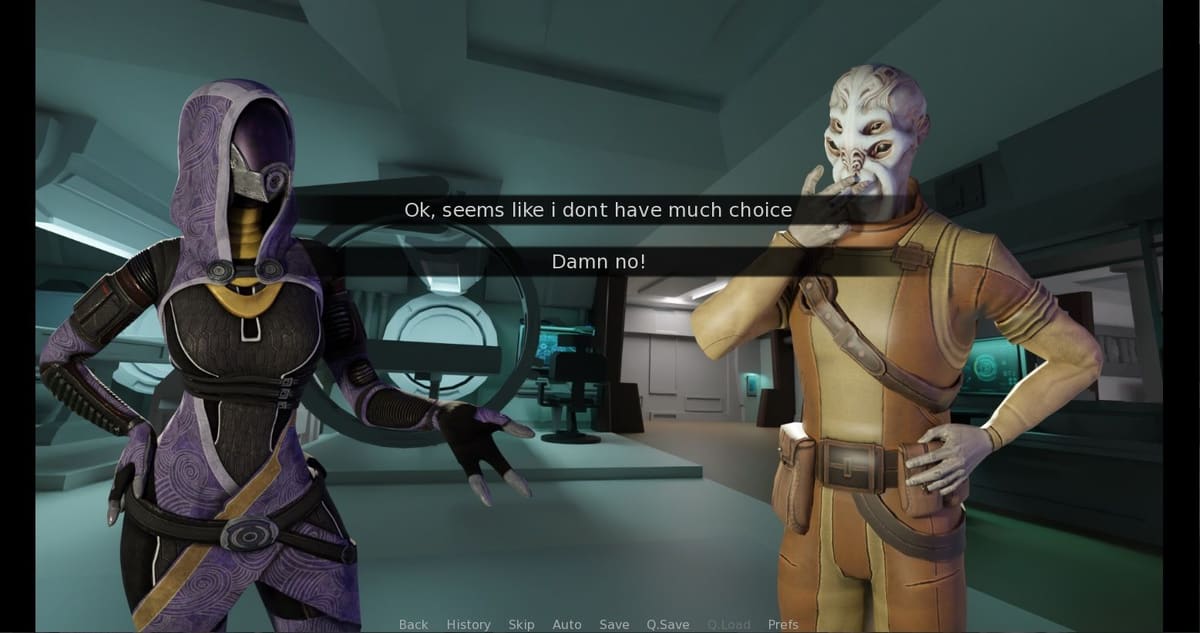
Task: Open Prefs settings
Action: point(783,625)
